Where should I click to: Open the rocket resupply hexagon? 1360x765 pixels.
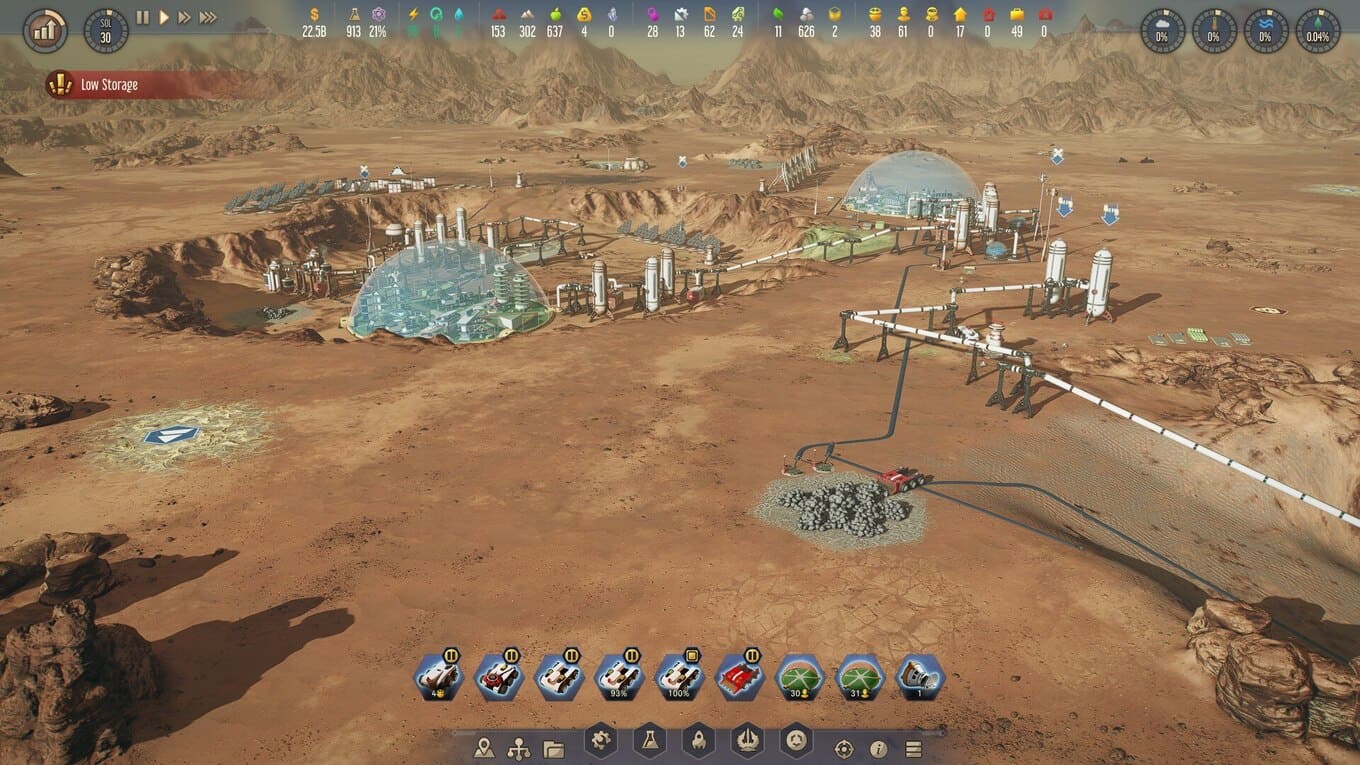pos(698,741)
